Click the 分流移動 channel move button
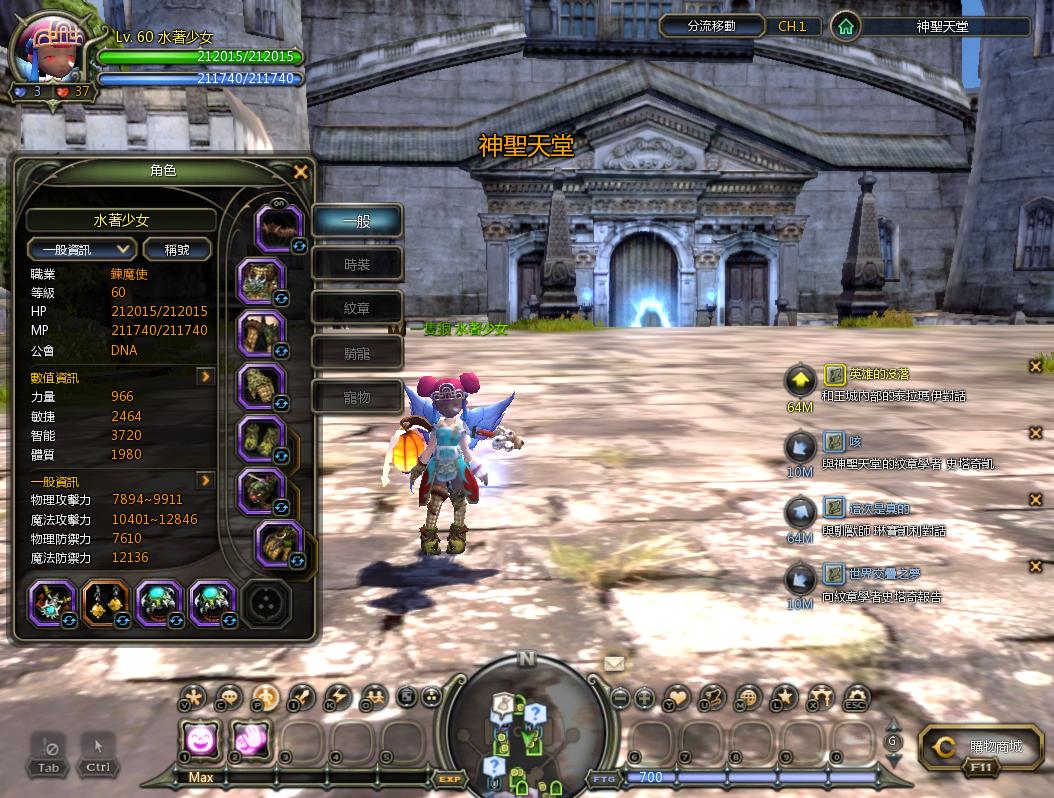Screen dimensions: 1054x798 pos(711,26)
